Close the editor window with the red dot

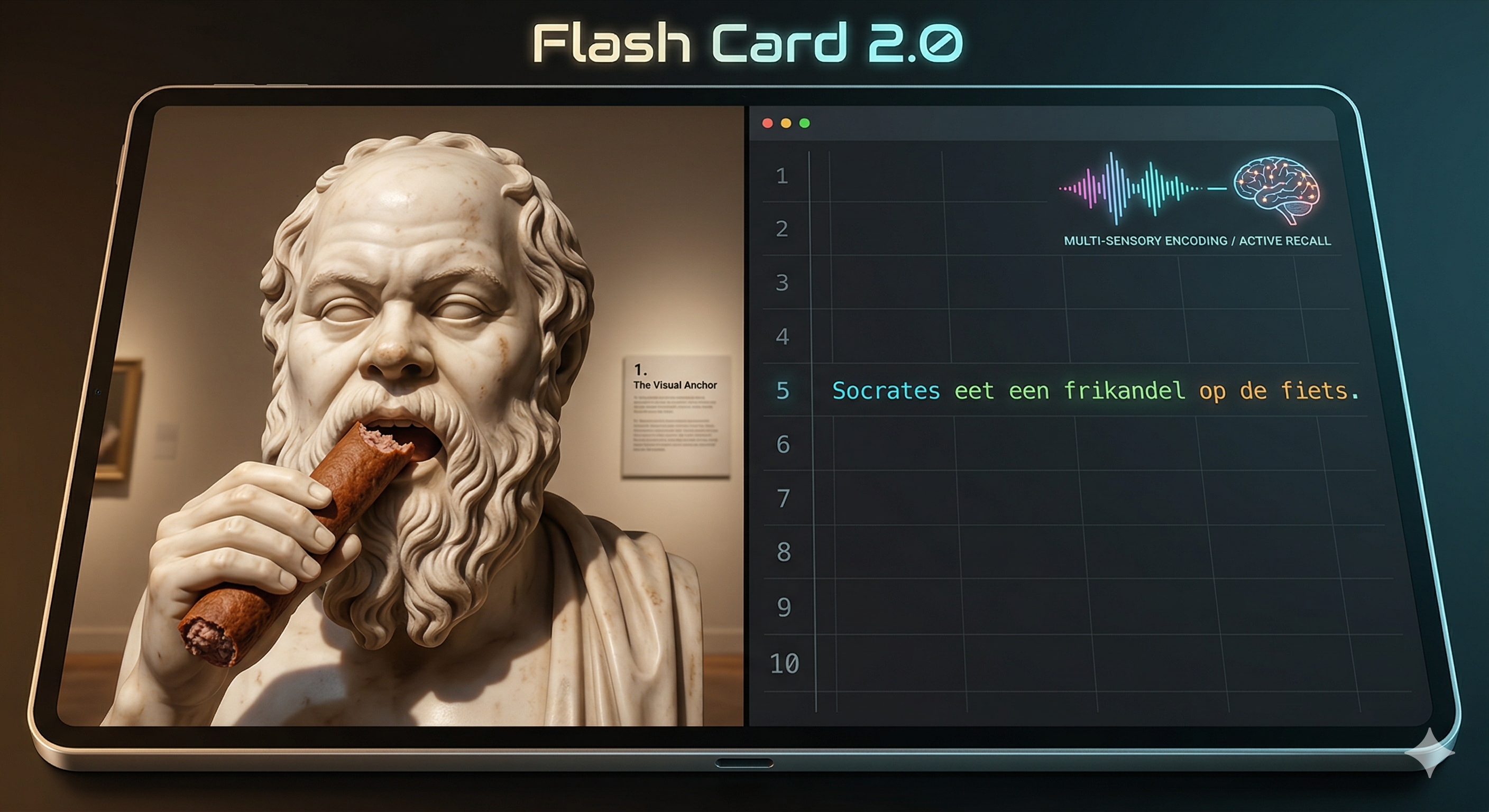tap(768, 123)
